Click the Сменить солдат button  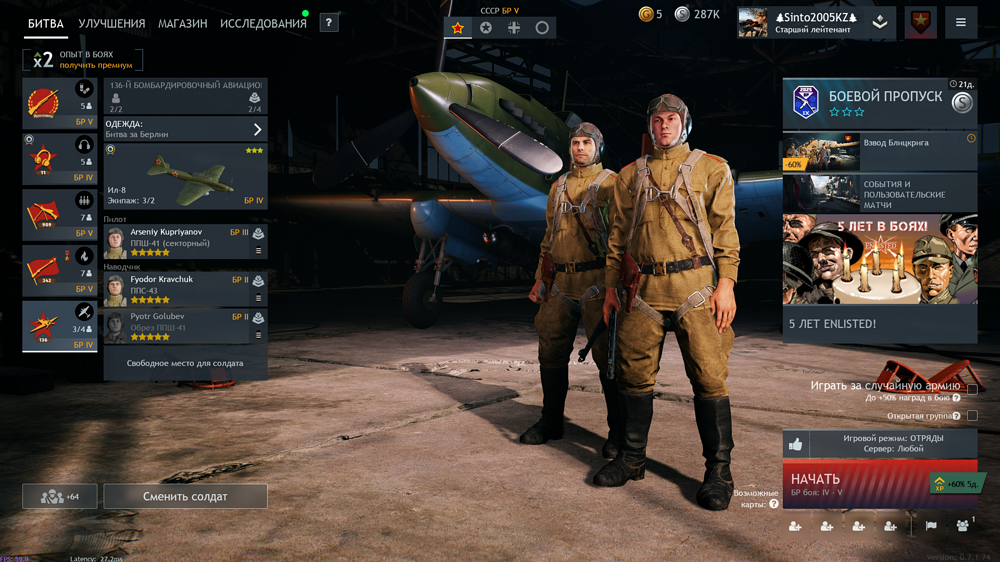tap(185, 496)
